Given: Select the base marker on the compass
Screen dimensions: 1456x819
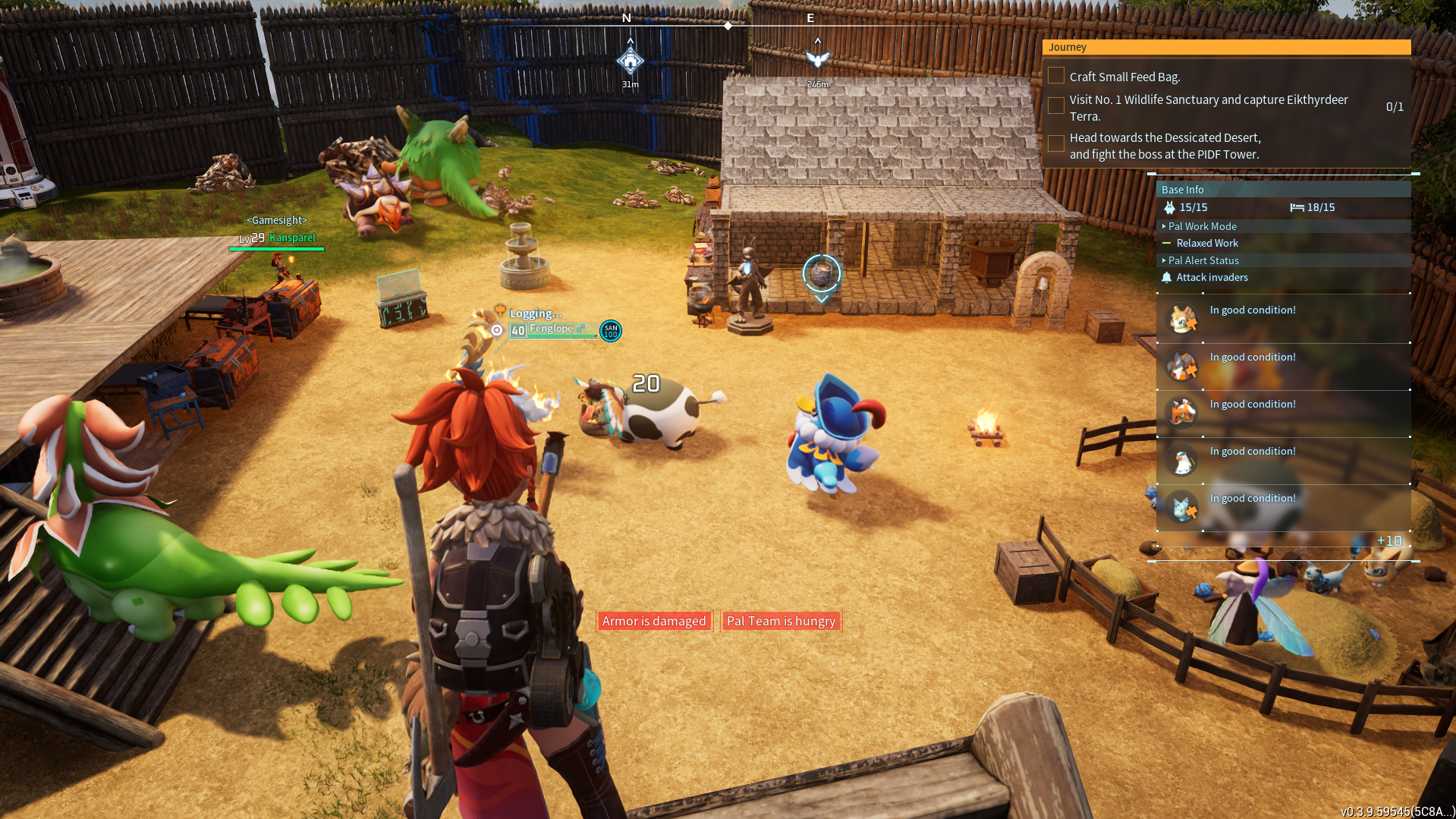Looking at the screenshot, I should point(630,61).
